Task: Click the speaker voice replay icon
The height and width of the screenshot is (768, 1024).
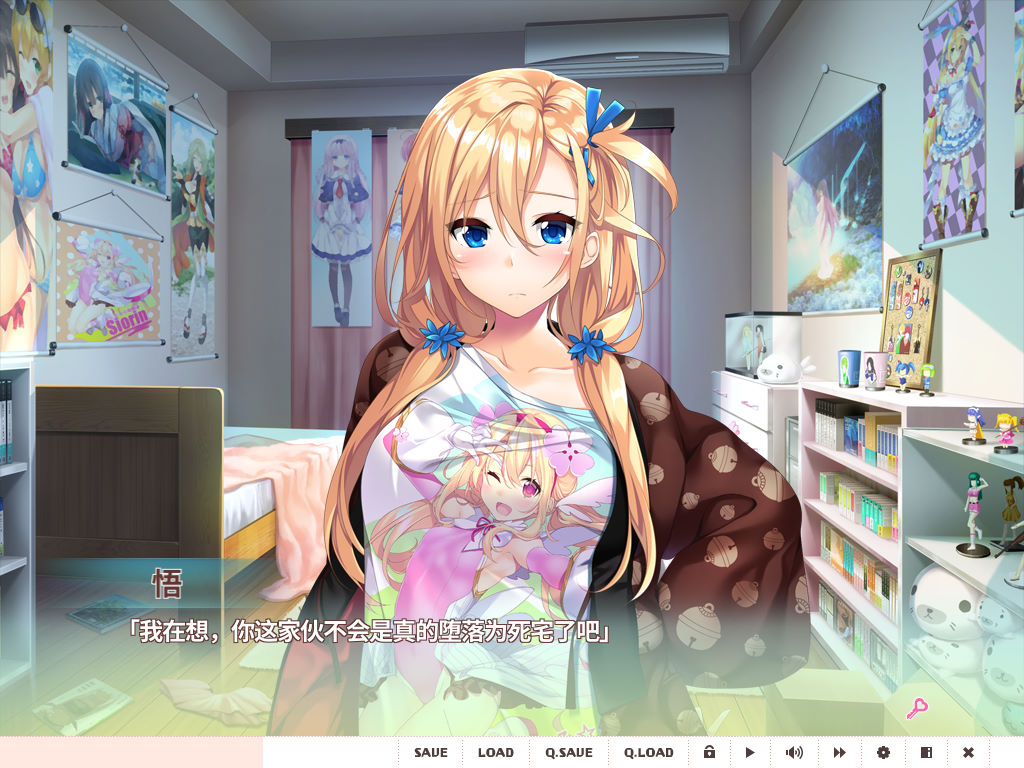Action: tap(794, 752)
